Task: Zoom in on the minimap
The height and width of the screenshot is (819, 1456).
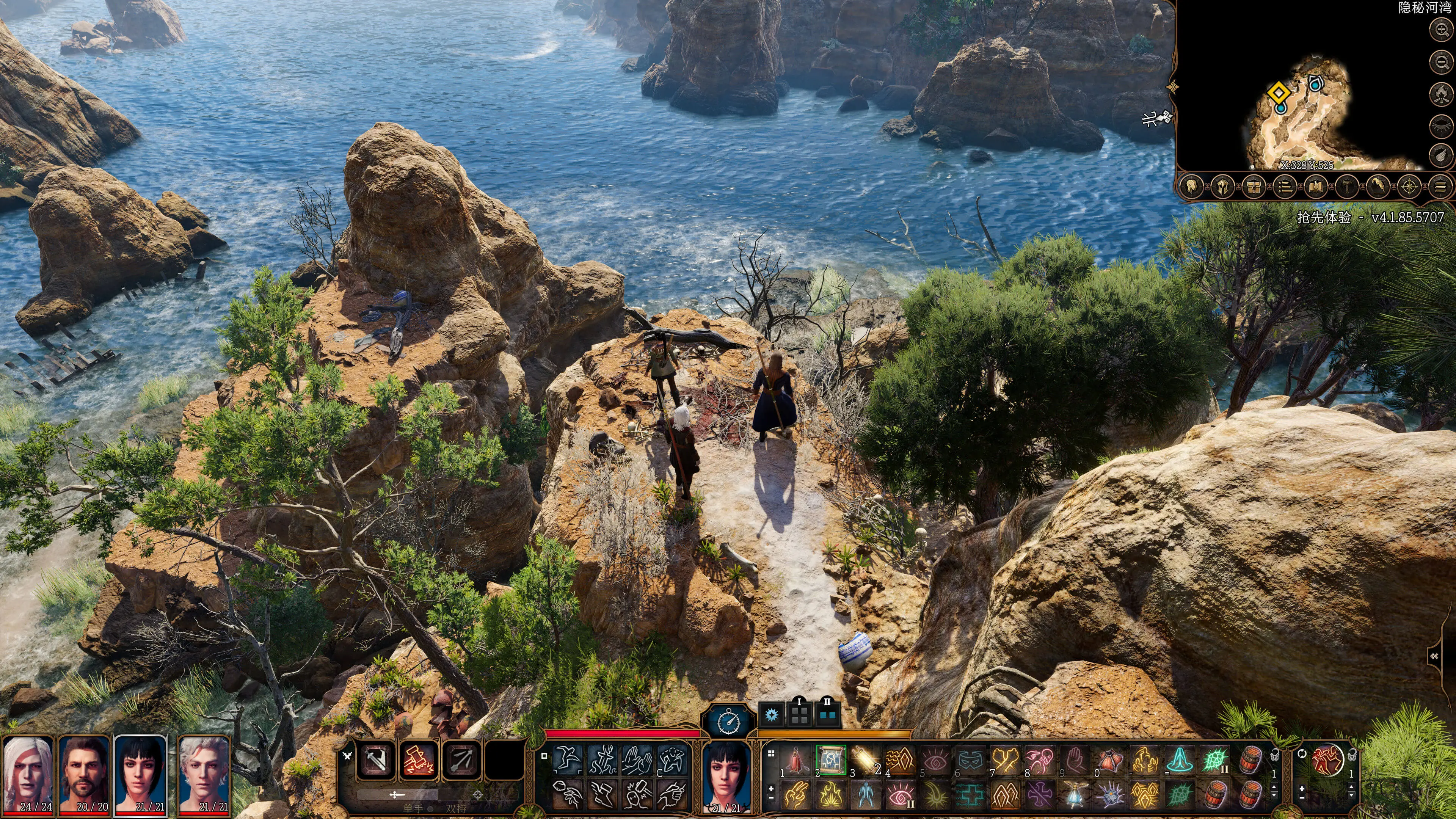Action: [1441, 30]
